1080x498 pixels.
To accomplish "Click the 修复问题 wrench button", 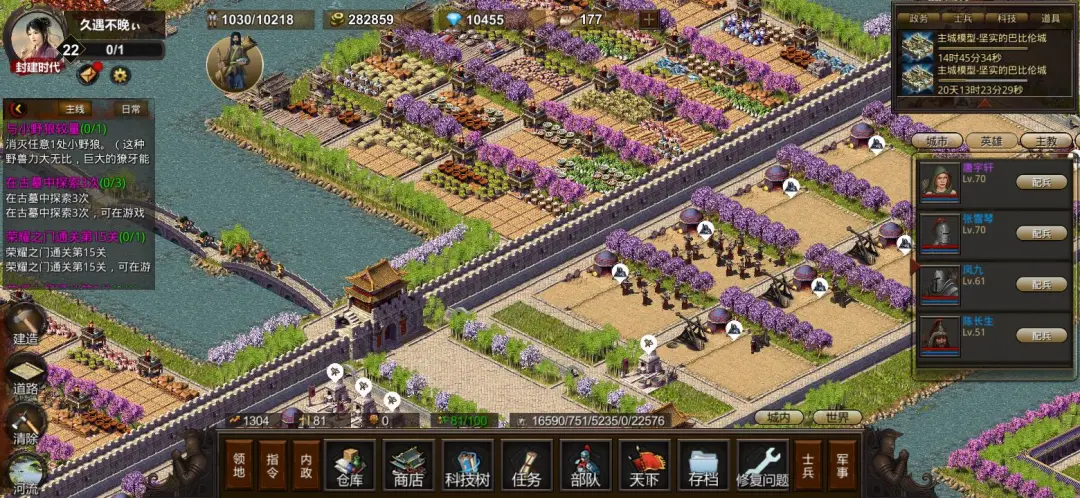I will coord(763,466).
